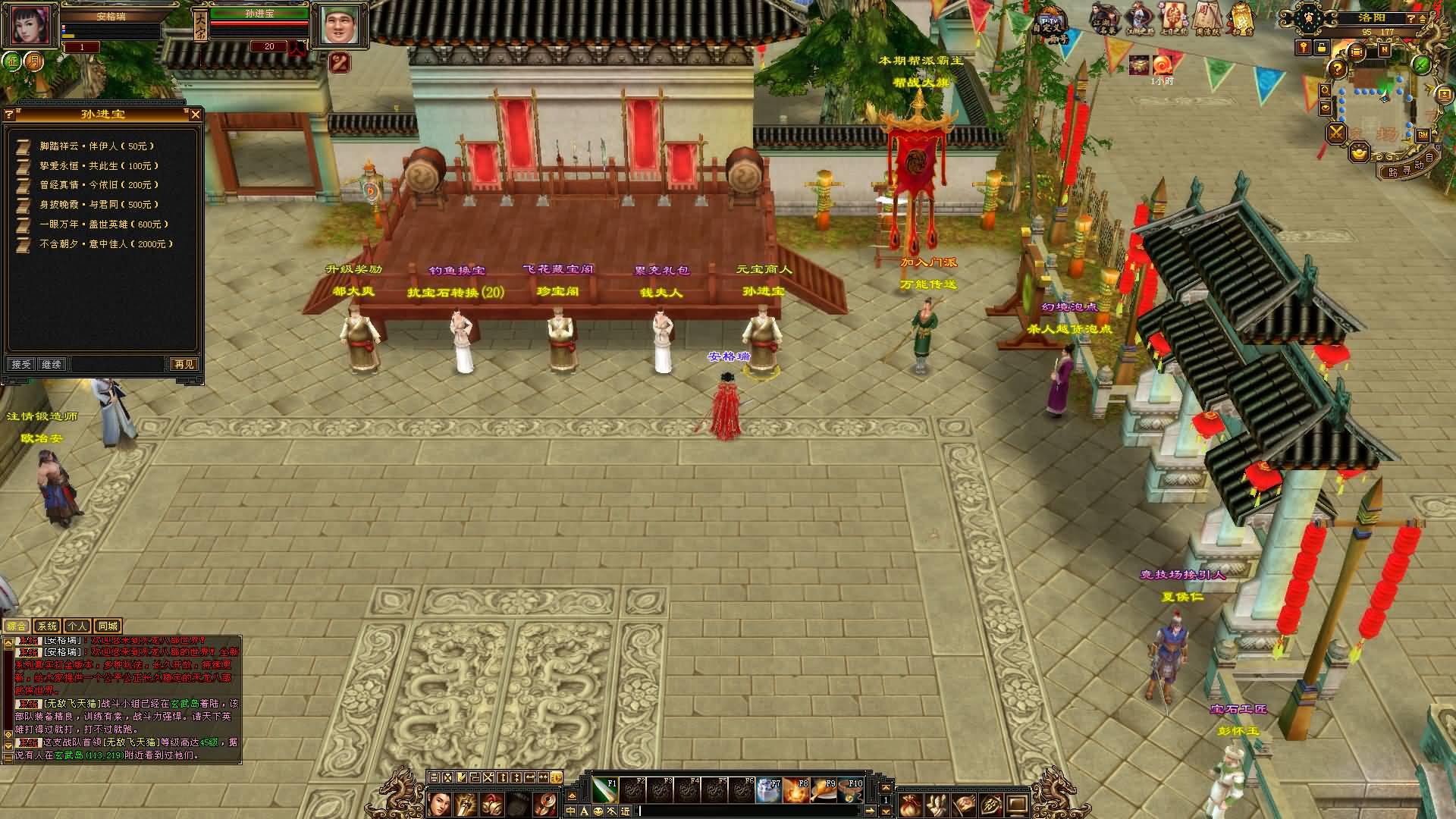The height and width of the screenshot is (819, 1456).
Task: Switch to the 个人 chat tab
Action: coord(77,626)
